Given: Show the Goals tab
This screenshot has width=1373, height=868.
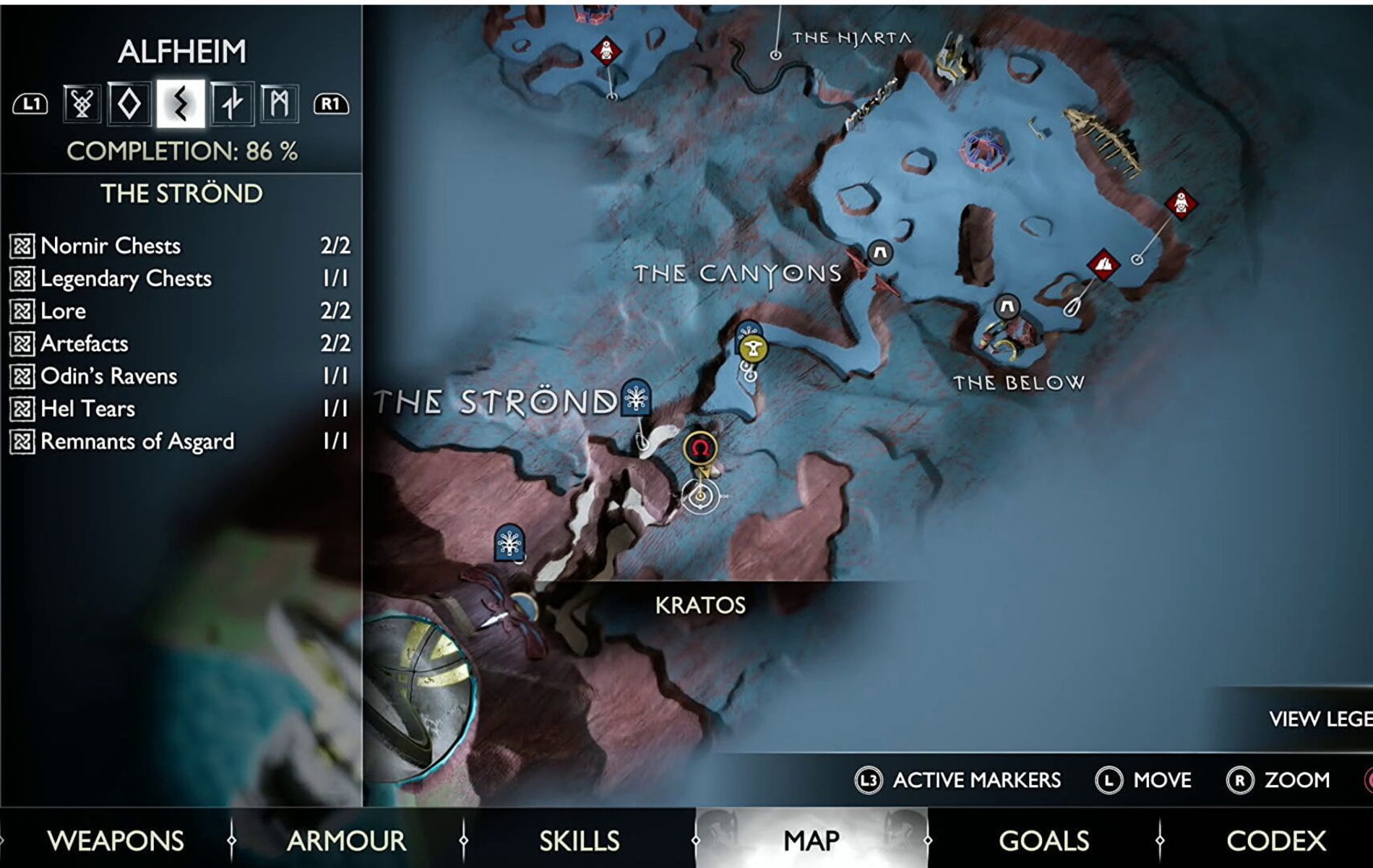Looking at the screenshot, I should [x=1043, y=841].
